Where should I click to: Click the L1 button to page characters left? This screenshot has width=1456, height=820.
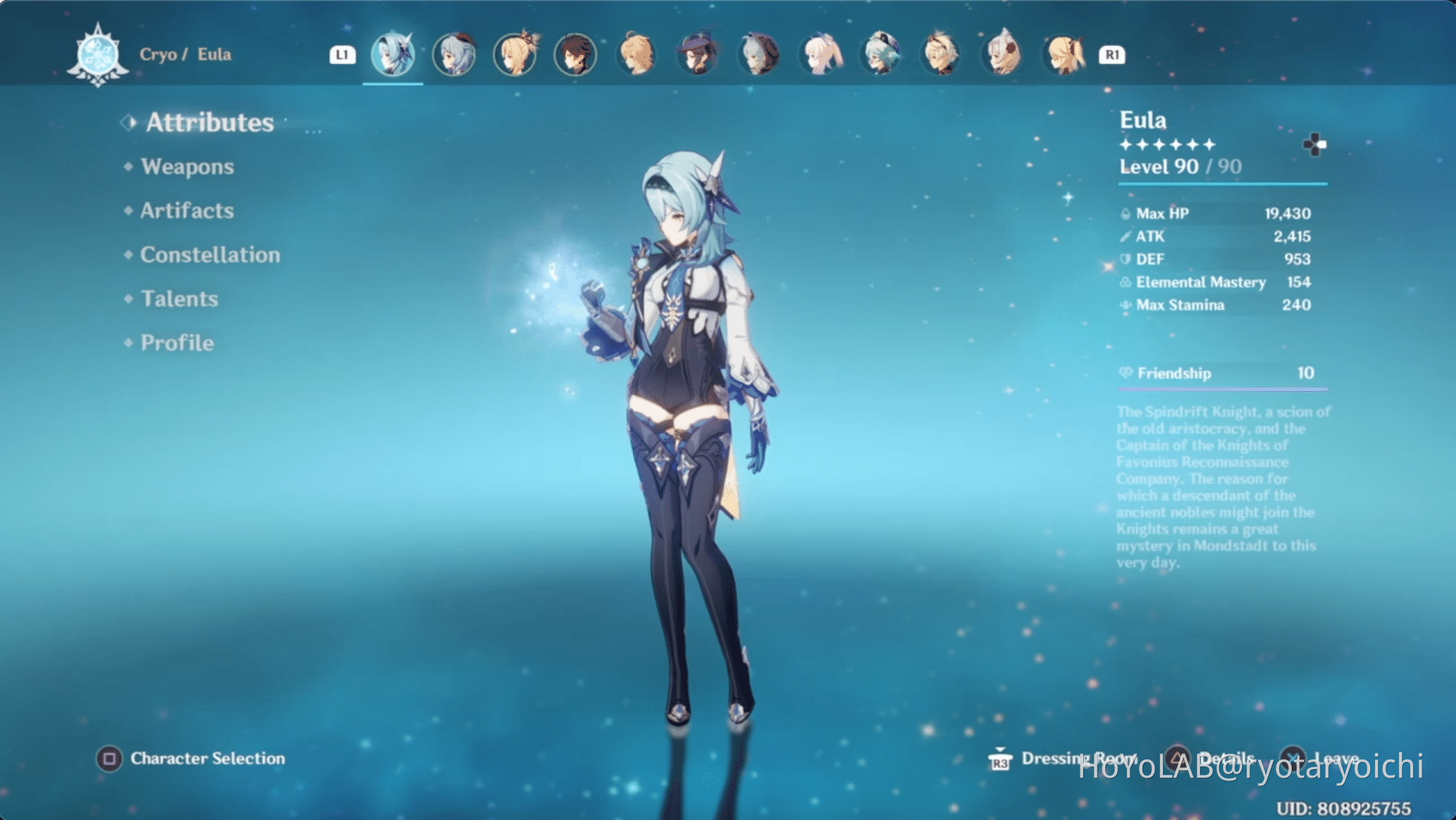tap(342, 54)
